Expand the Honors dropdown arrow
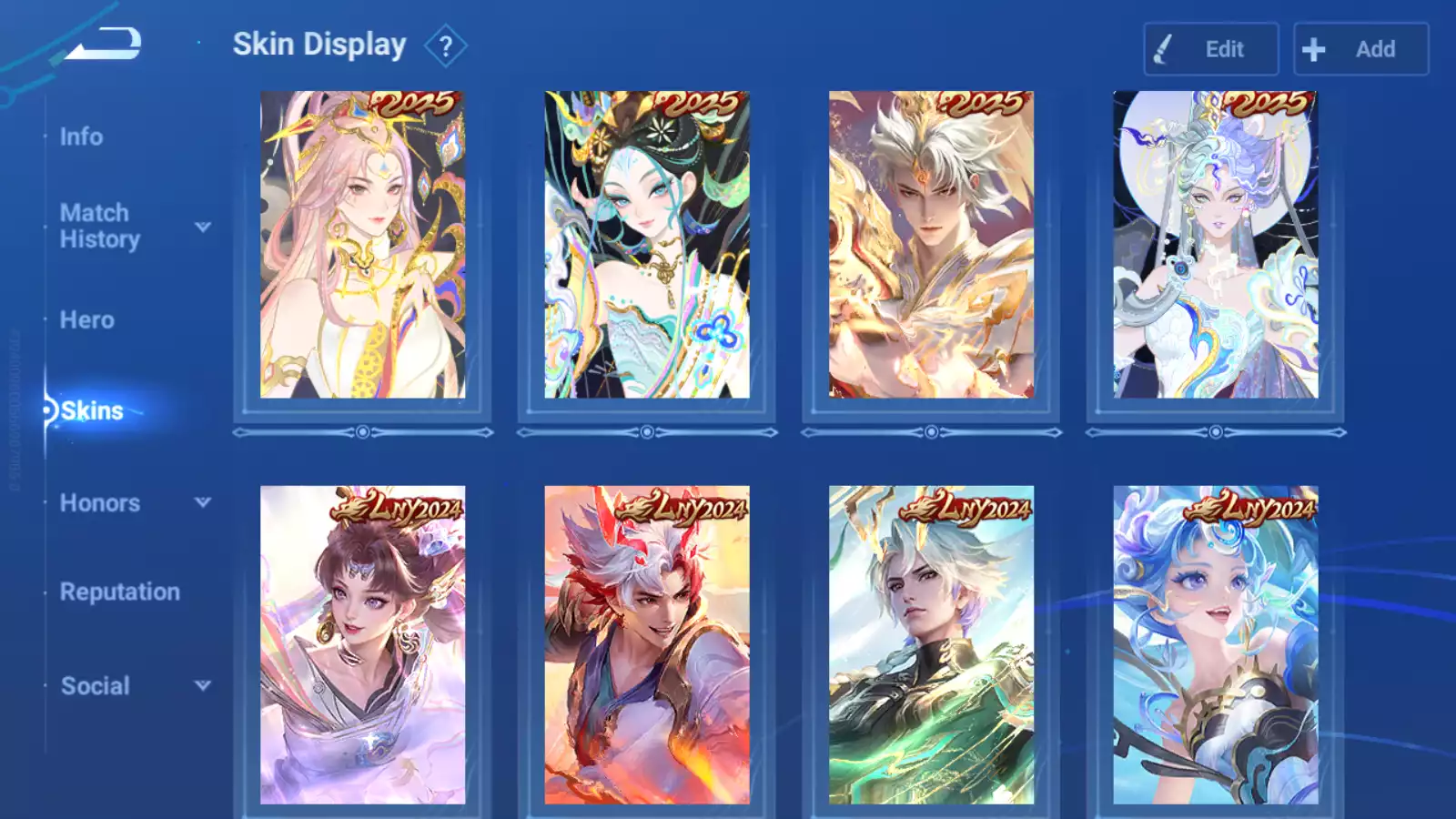1456x819 pixels. pos(203,502)
